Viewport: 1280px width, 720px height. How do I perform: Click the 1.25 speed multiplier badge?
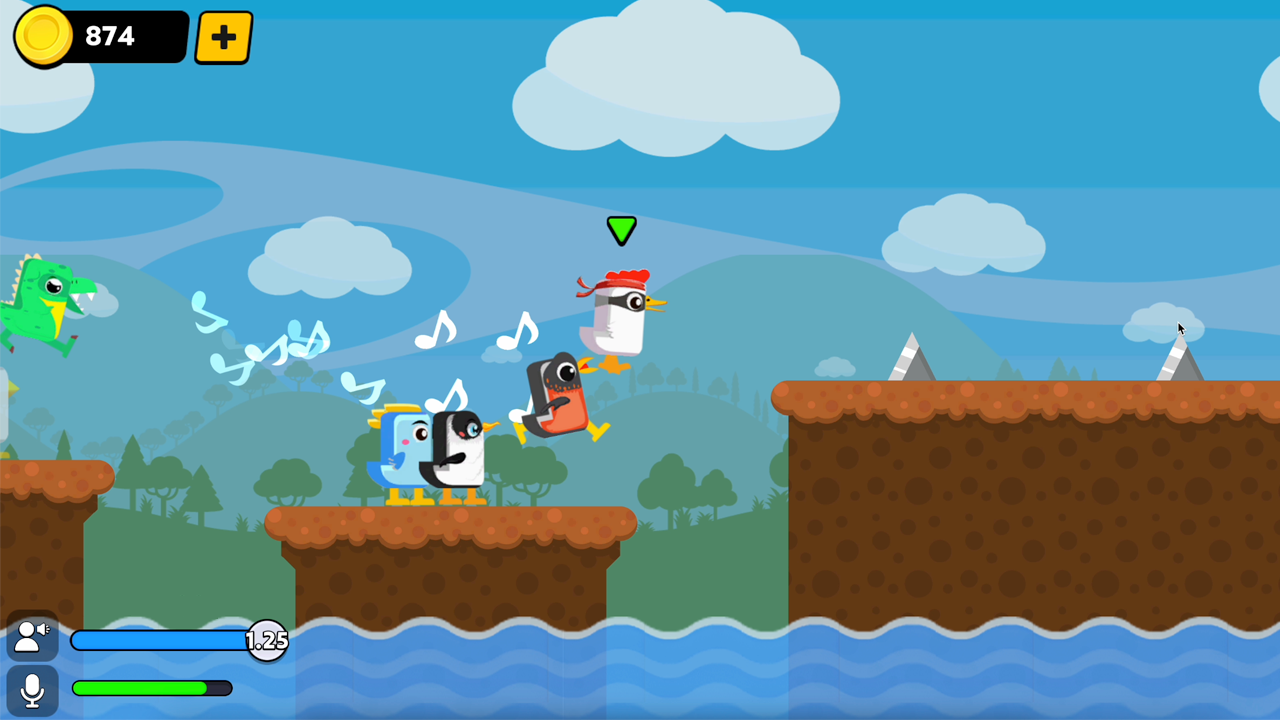click(x=267, y=641)
